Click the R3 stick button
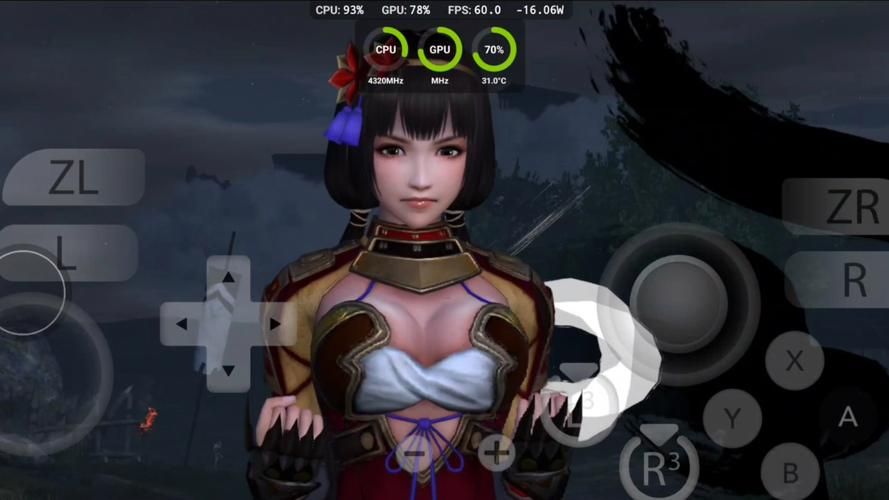Viewport: 889px width, 500px height. [658, 466]
